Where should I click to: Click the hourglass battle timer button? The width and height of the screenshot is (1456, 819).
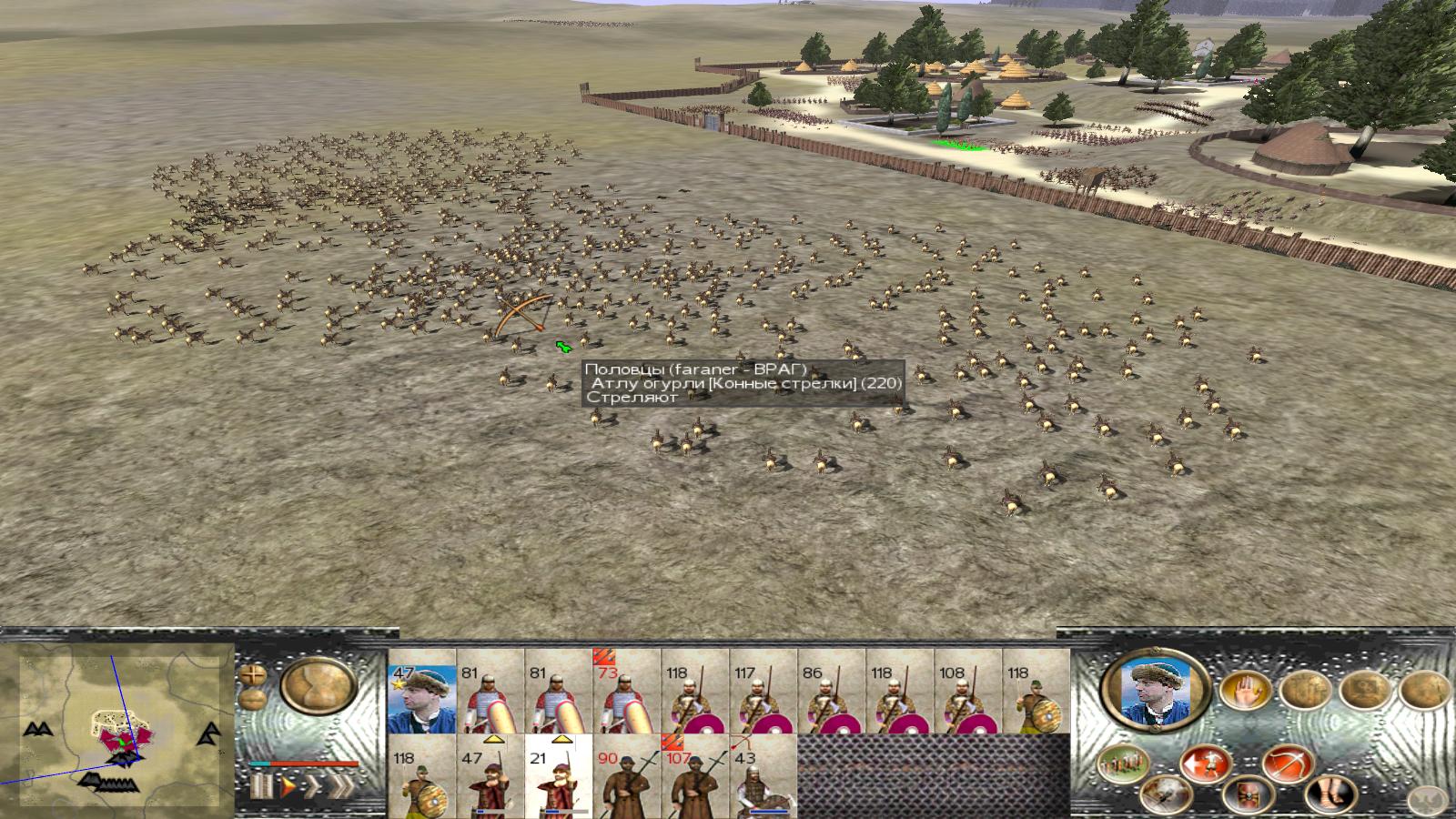coord(318,686)
